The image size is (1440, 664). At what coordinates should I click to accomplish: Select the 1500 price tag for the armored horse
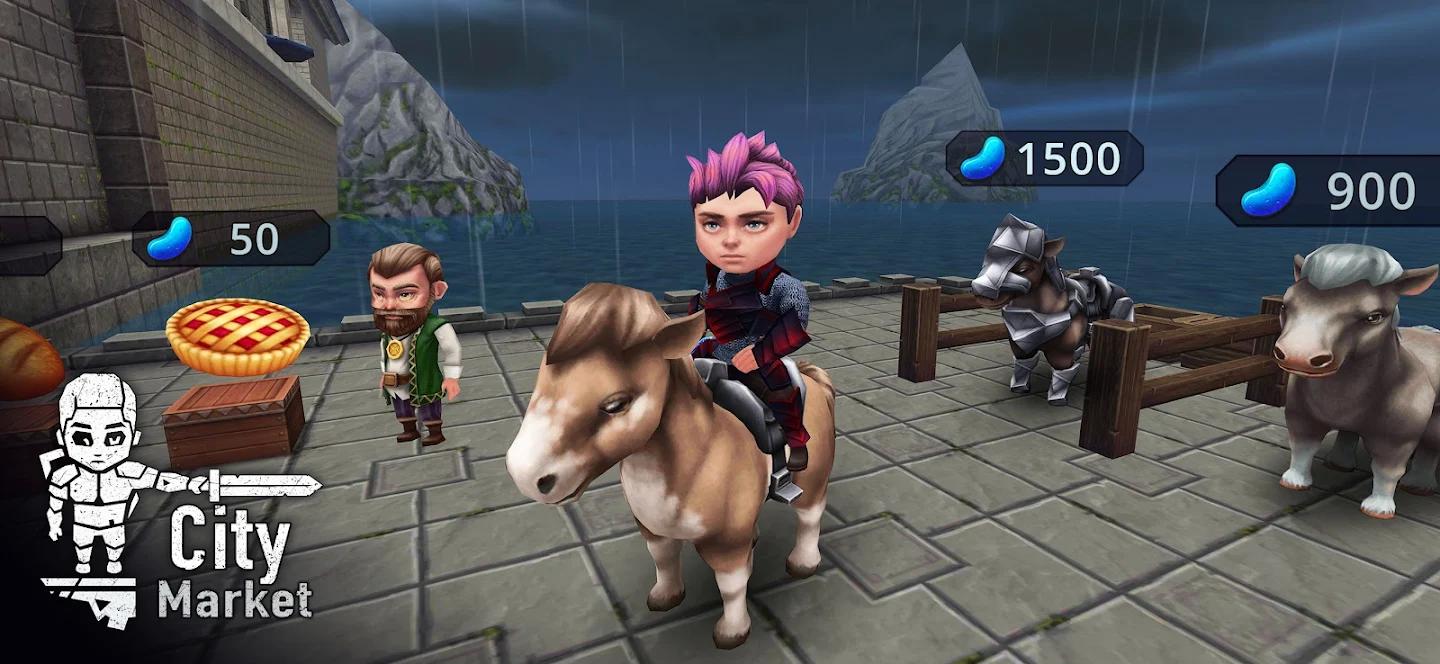tap(1045, 158)
